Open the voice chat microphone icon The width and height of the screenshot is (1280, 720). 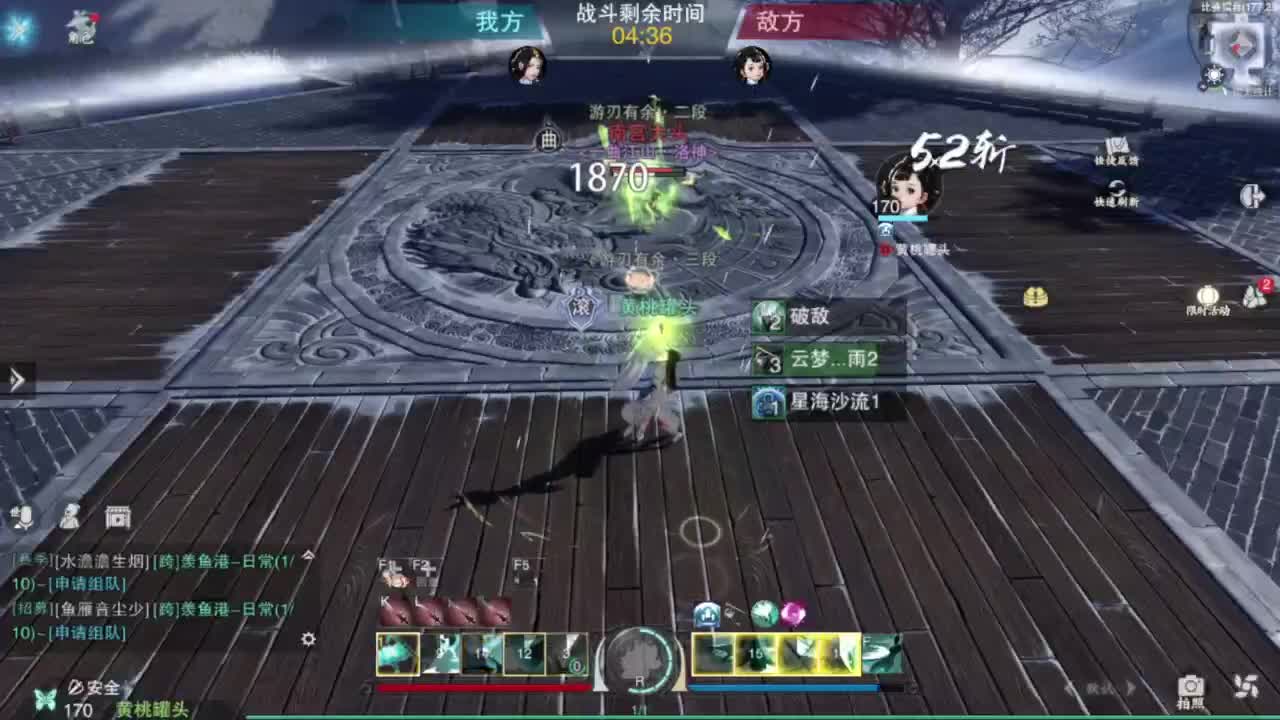pos(20,517)
